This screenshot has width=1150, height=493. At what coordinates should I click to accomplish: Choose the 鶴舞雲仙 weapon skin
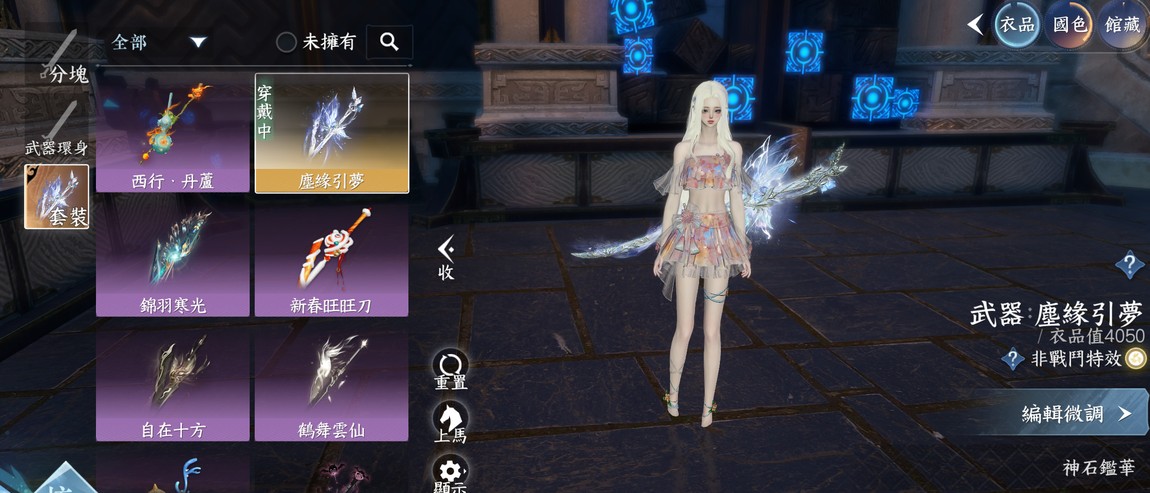pos(331,384)
